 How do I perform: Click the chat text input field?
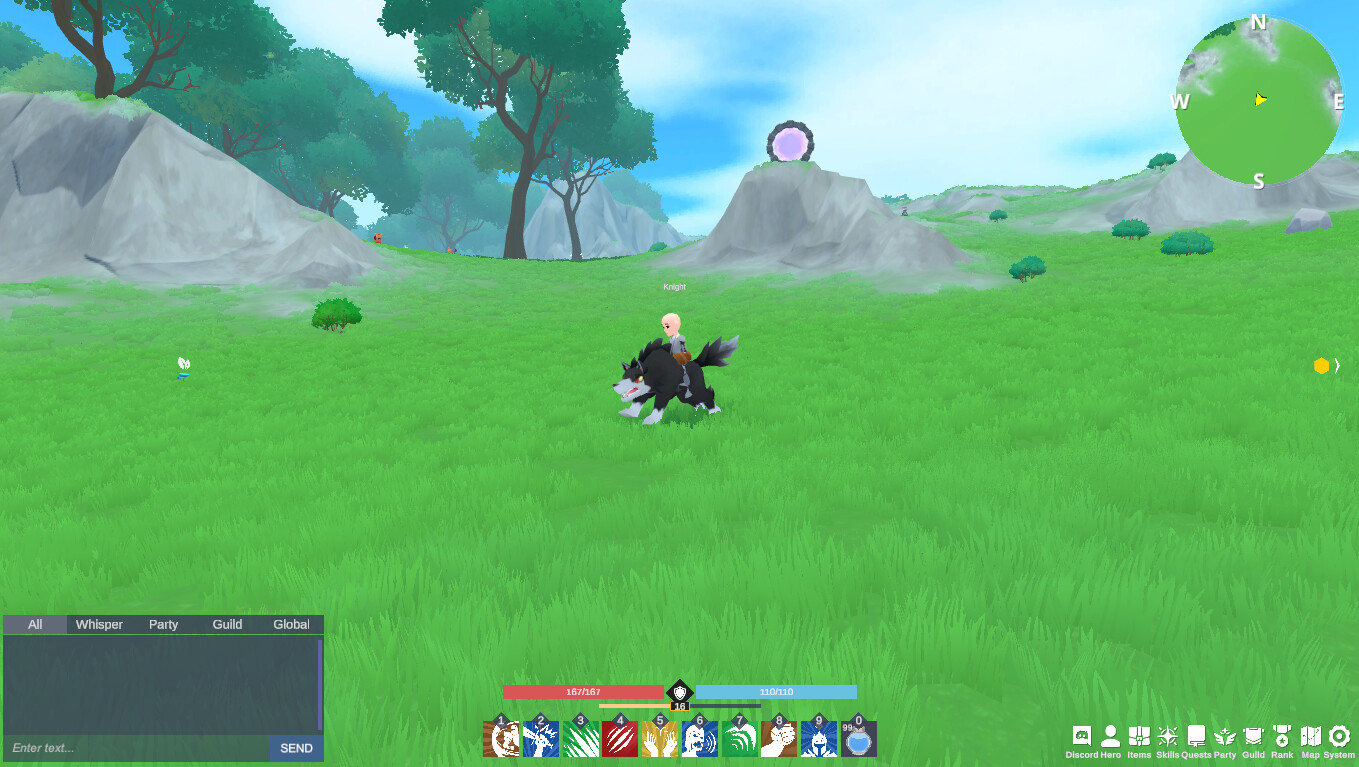tap(130, 747)
